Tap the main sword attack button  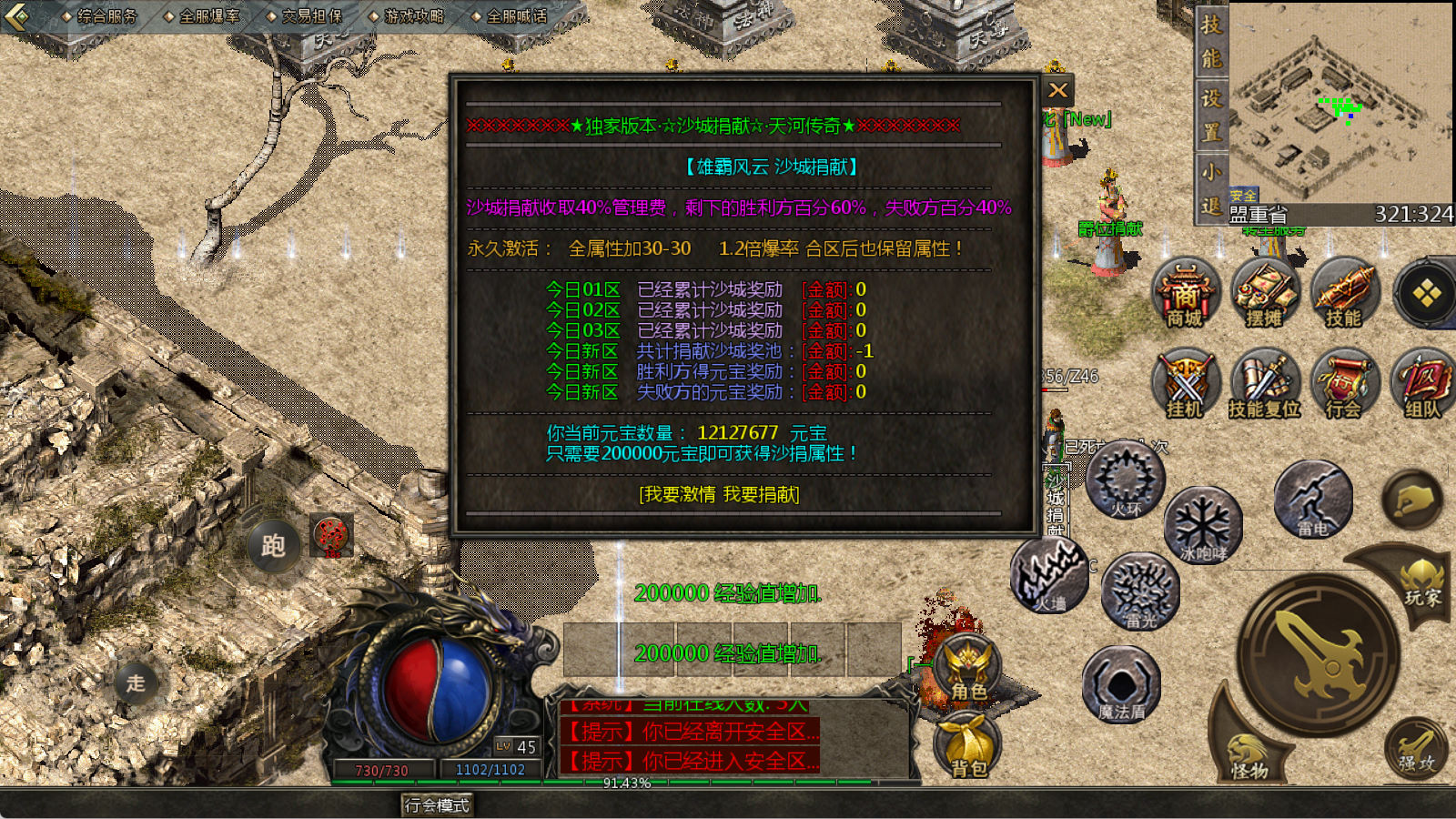(x=1319, y=653)
